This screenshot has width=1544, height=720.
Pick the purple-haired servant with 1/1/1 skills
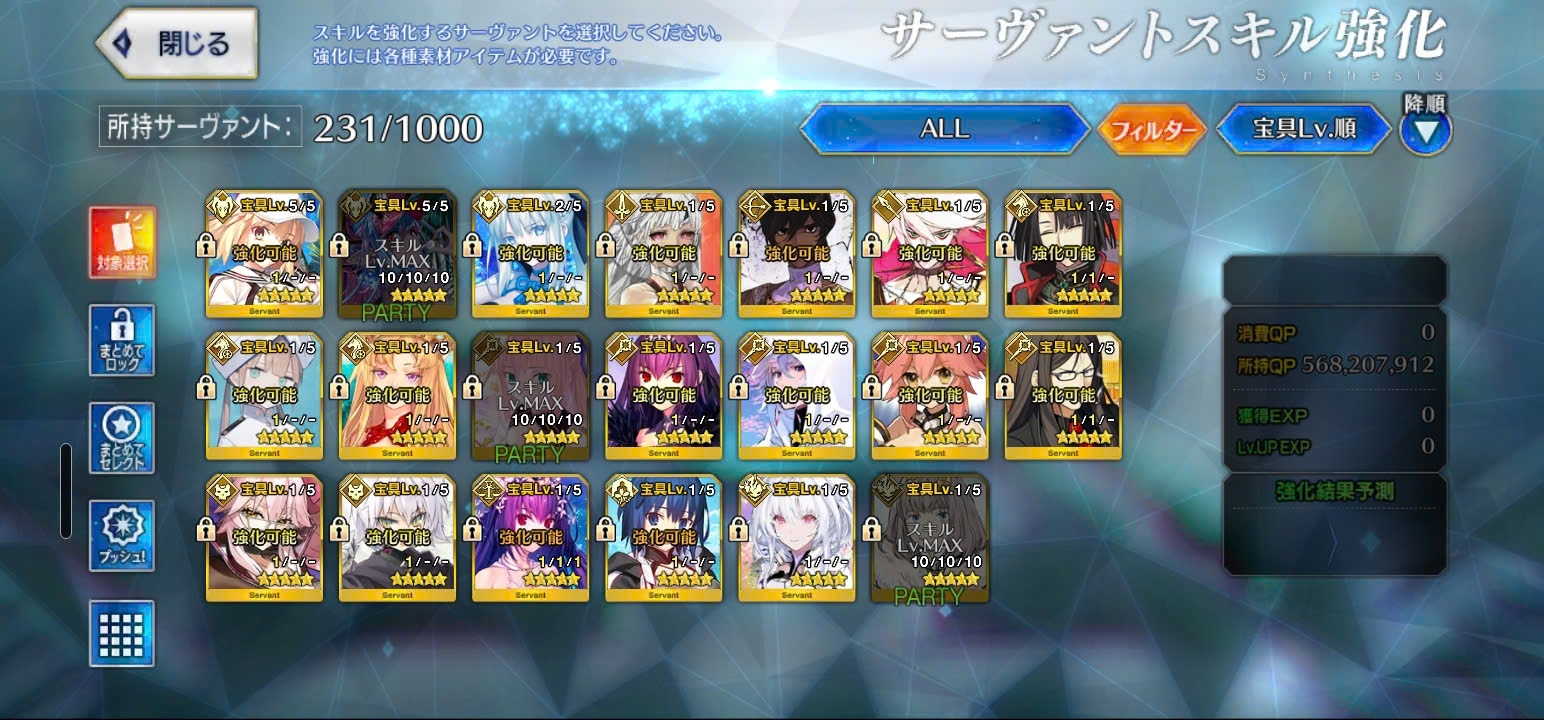530,538
